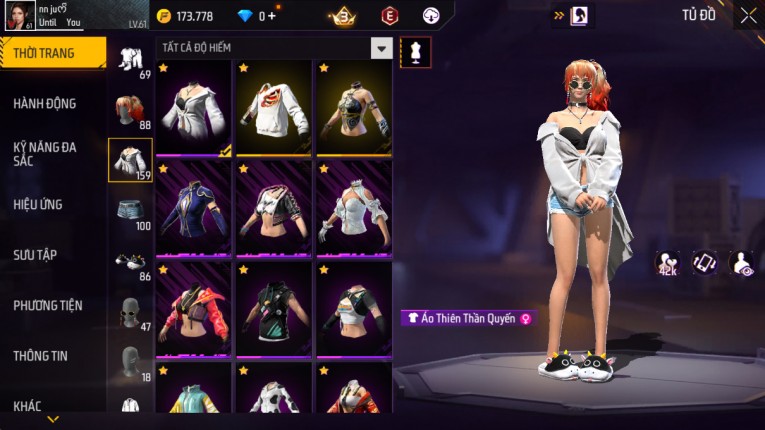Pick the white sweatshirt with red print
This screenshot has height=430, width=765.
click(x=274, y=109)
